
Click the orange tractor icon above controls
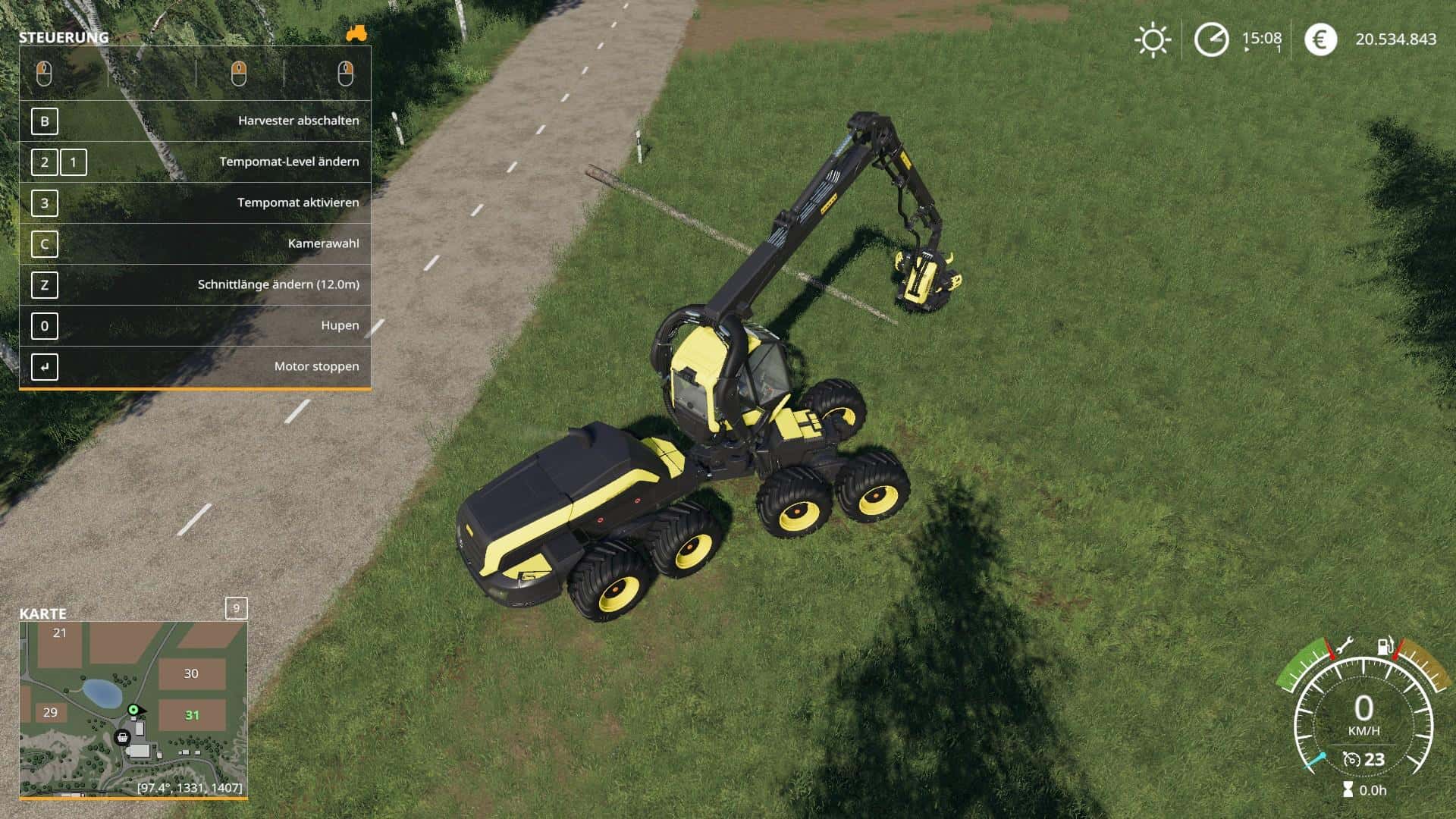[x=356, y=33]
